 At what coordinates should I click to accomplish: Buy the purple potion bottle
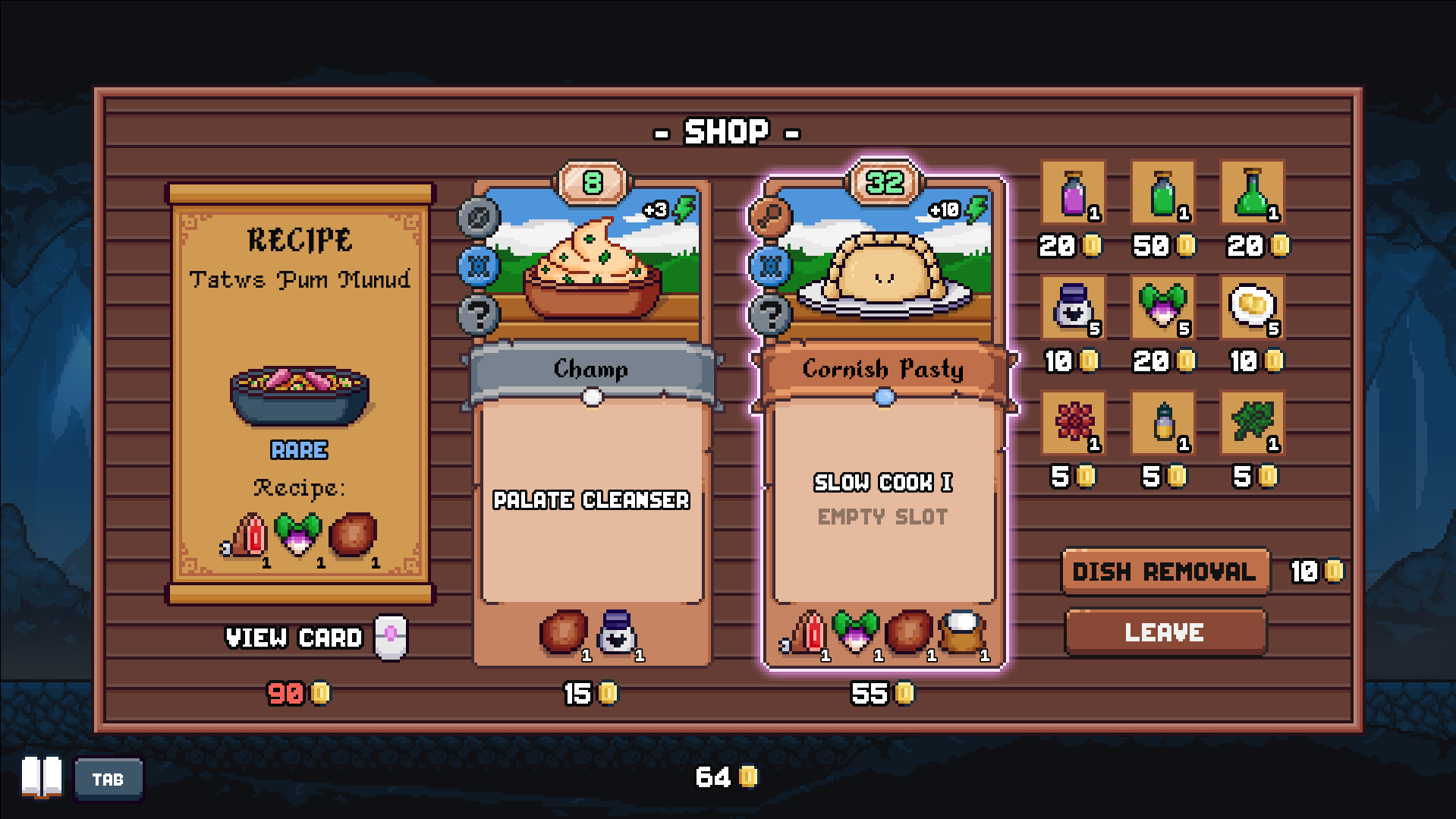1073,193
